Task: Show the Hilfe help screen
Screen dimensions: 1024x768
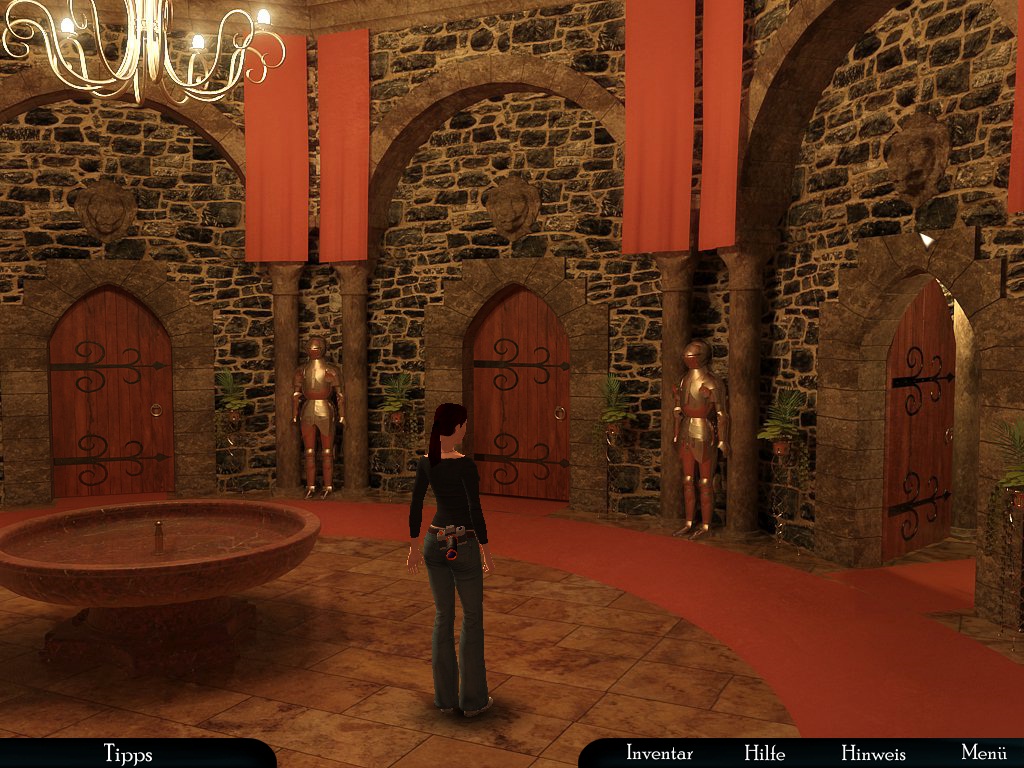Action: tap(764, 753)
